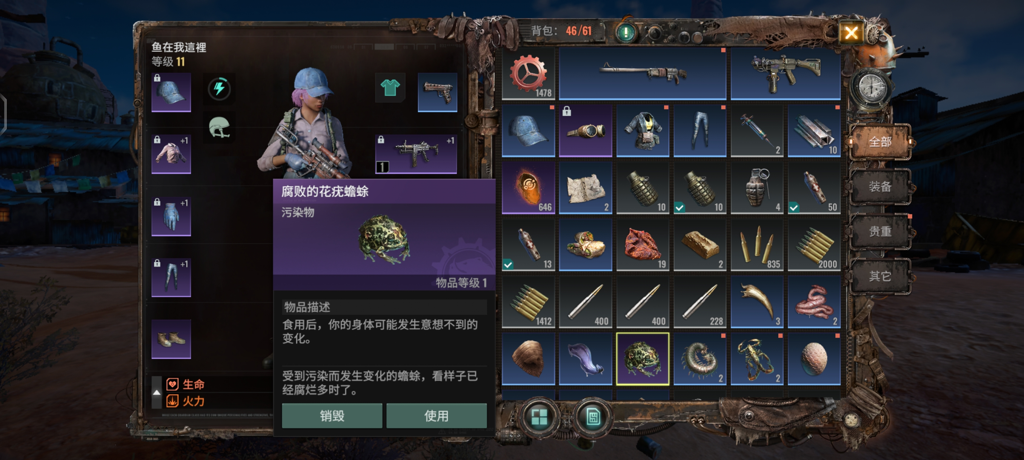Close the backpack with the X button
Viewport: 1024px width, 460px height.
(851, 33)
